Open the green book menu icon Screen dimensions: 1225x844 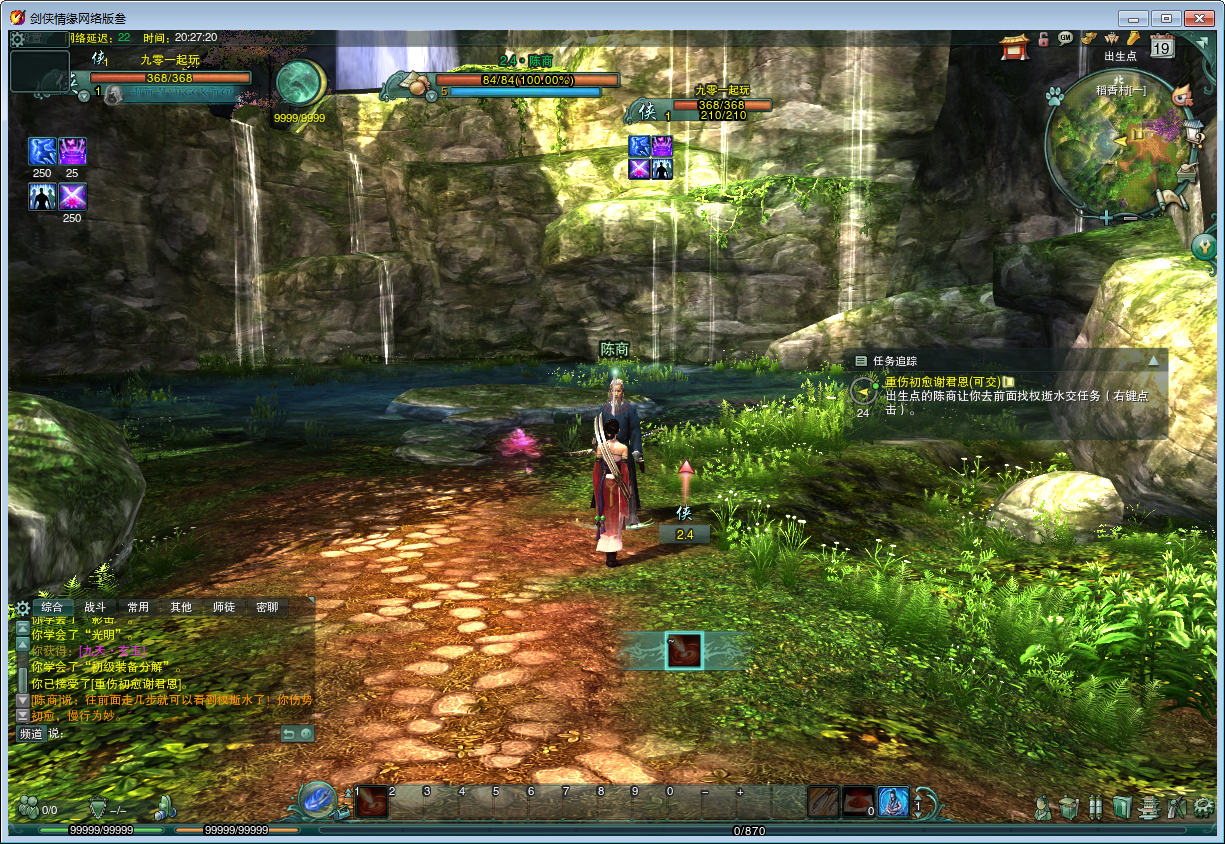pos(1122,806)
